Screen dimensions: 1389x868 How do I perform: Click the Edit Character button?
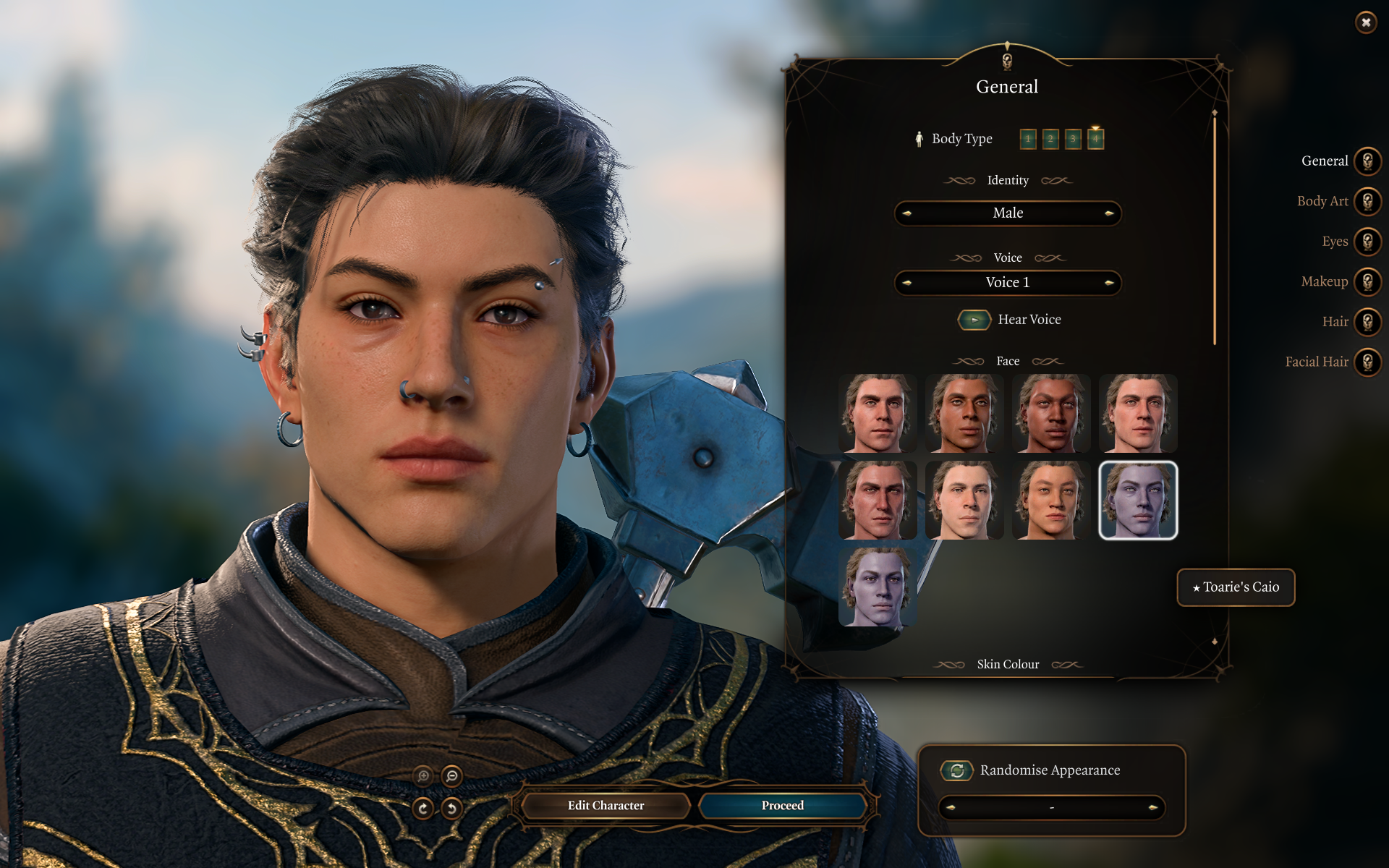coord(606,805)
